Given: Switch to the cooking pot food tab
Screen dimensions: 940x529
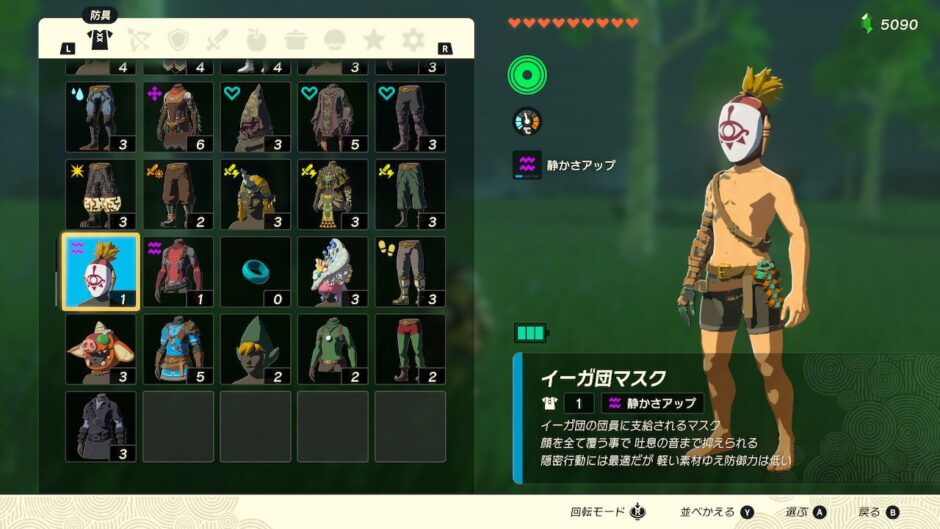Looking at the screenshot, I should (296, 40).
